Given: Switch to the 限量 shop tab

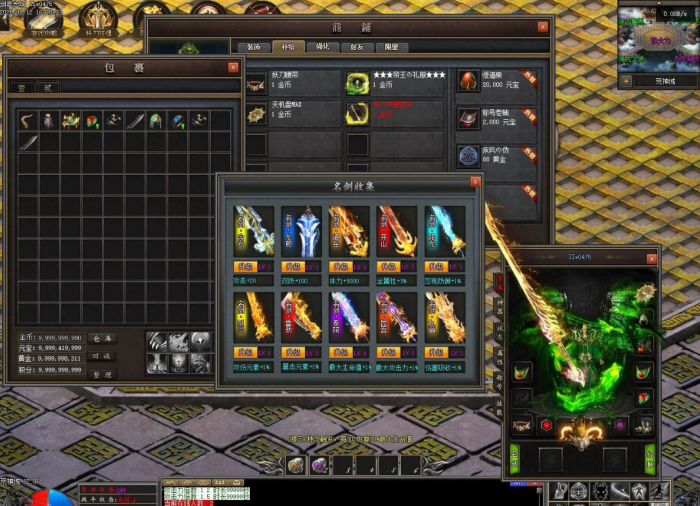Looking at the screenshot, I should click(391, 47).
